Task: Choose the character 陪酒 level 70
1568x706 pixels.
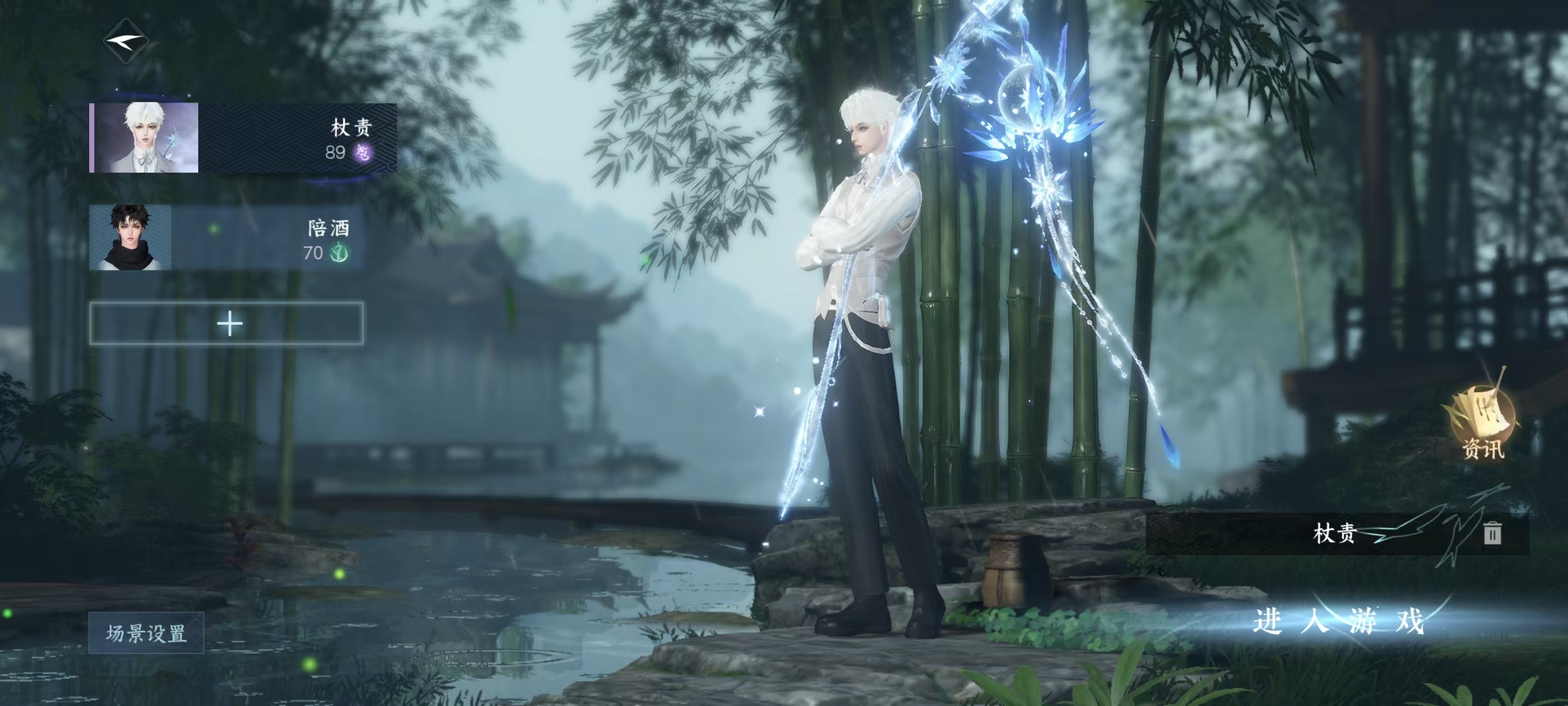Action: pyautogui.click(x=226, y=238)
